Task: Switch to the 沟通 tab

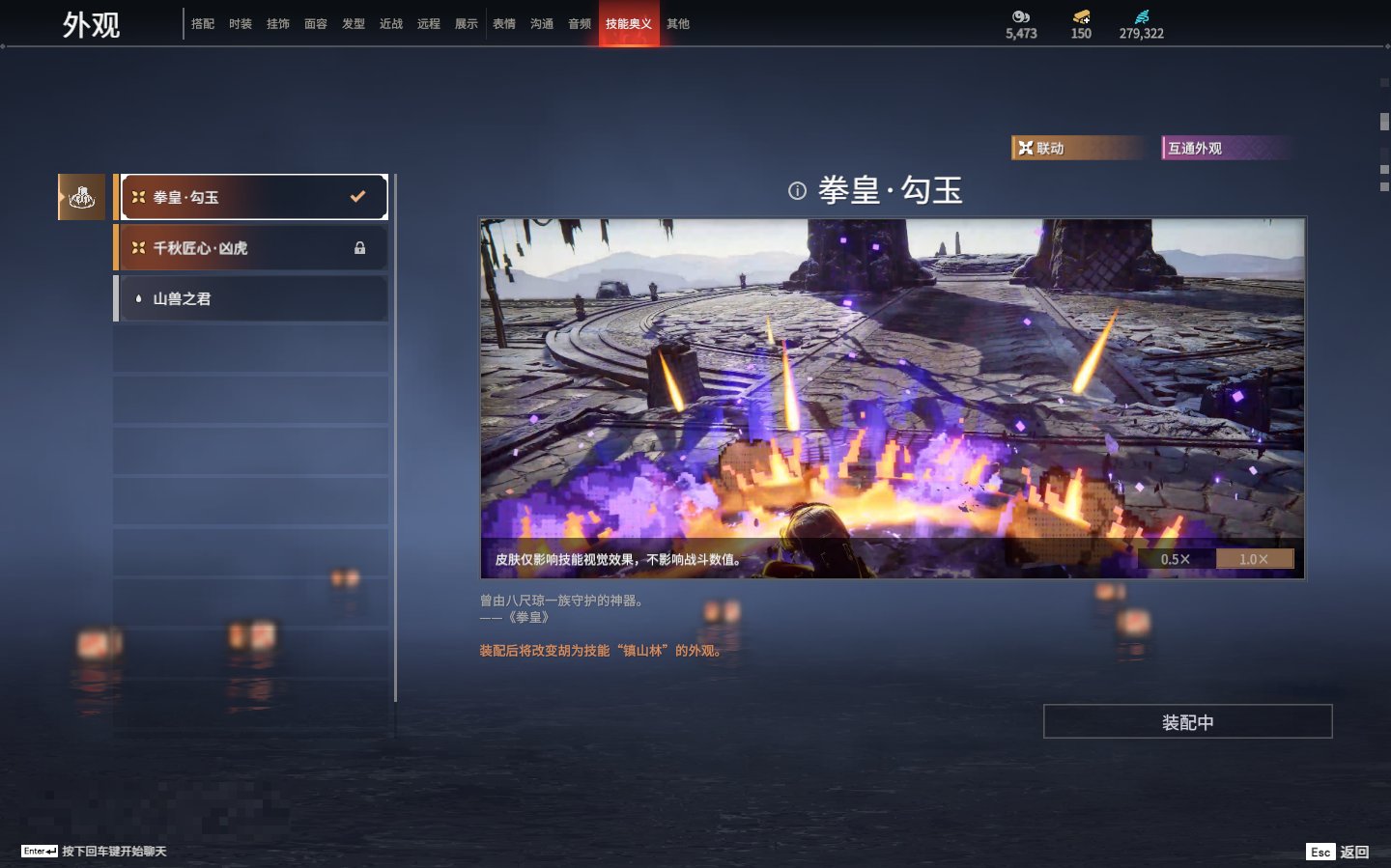Action: point(542,24)
